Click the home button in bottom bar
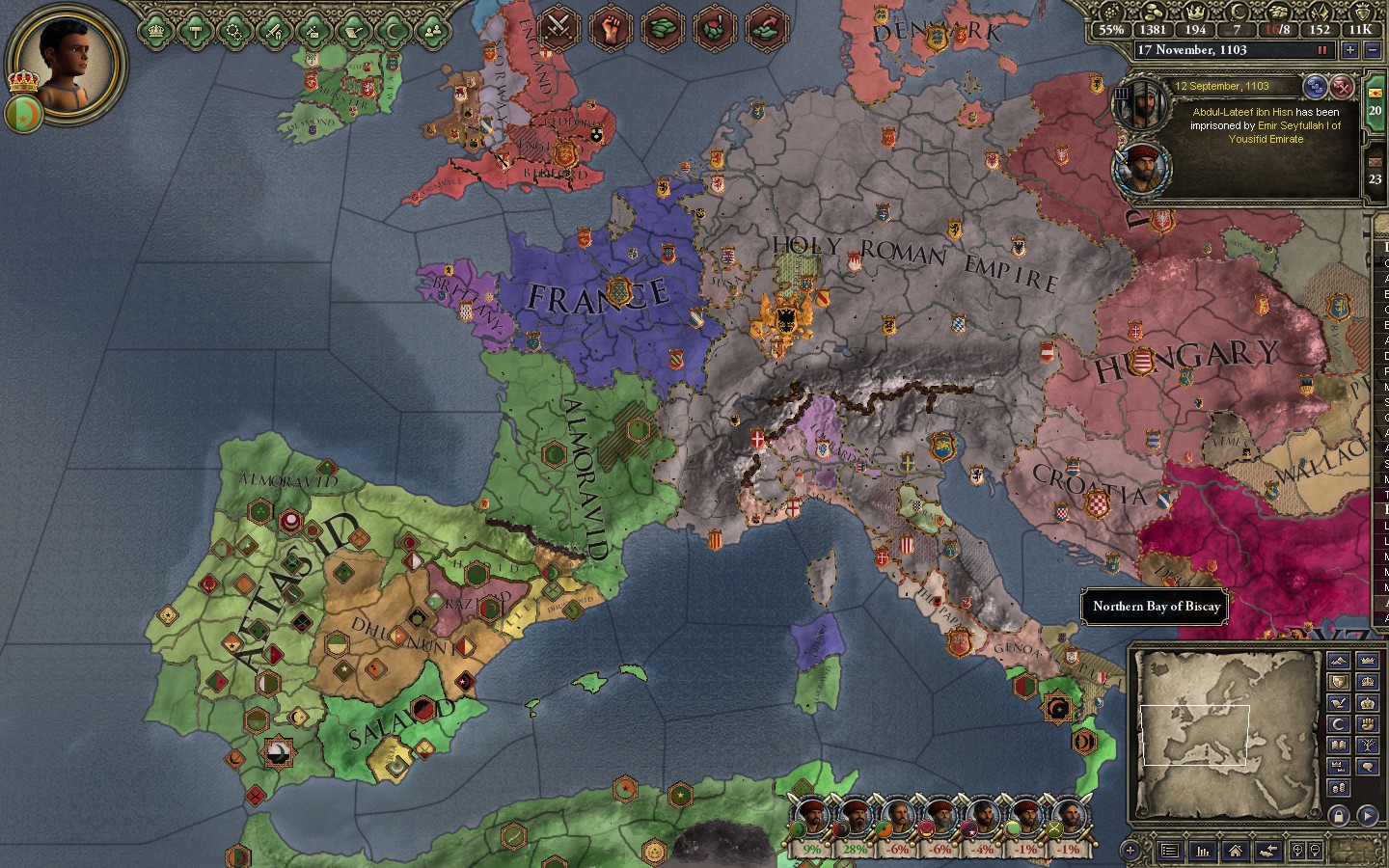 [1235, 851]
